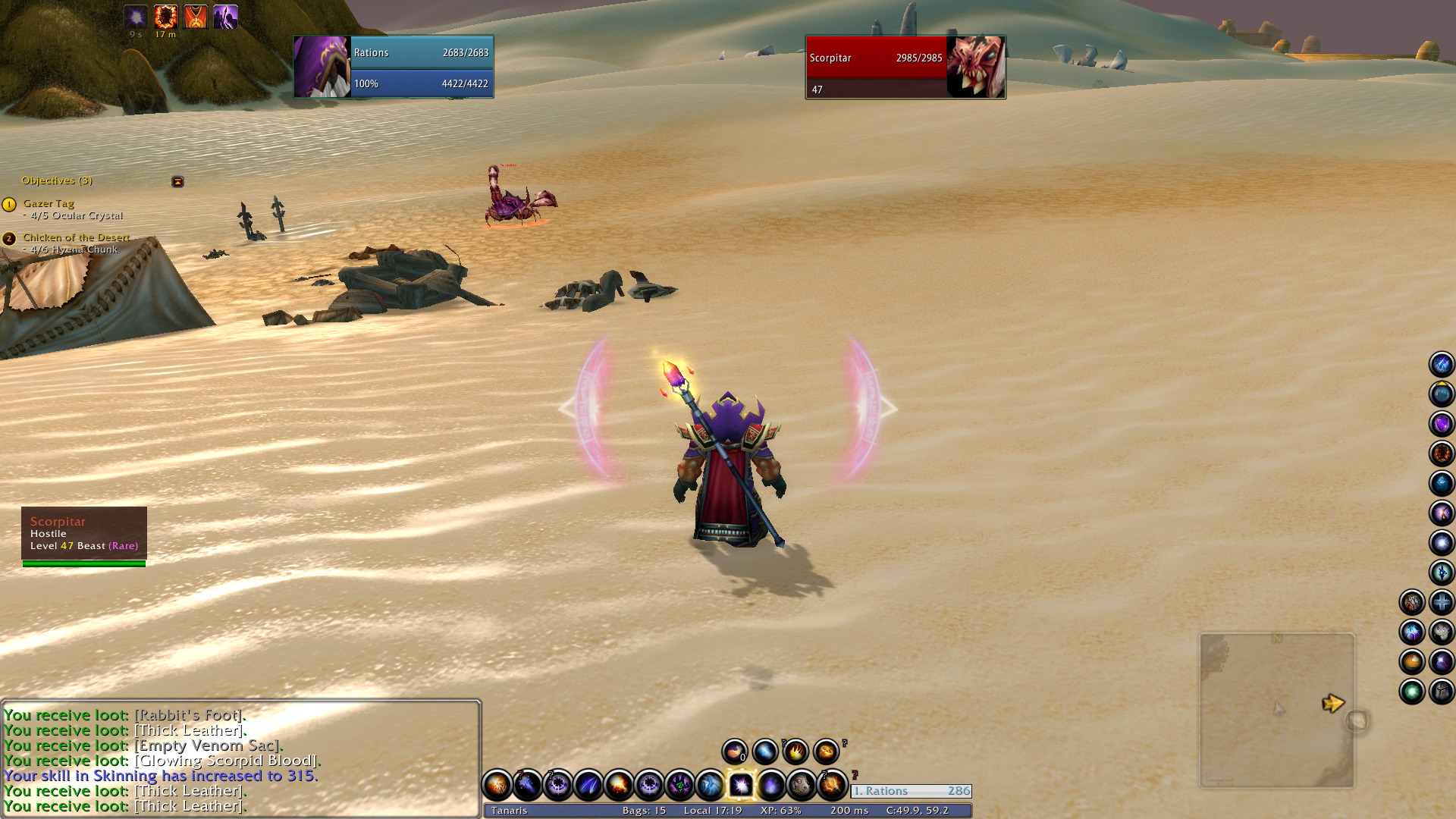Click the Rations player portrait
Image resolution: width=1456 pixels, height=819 pixels.
[322, 67]
